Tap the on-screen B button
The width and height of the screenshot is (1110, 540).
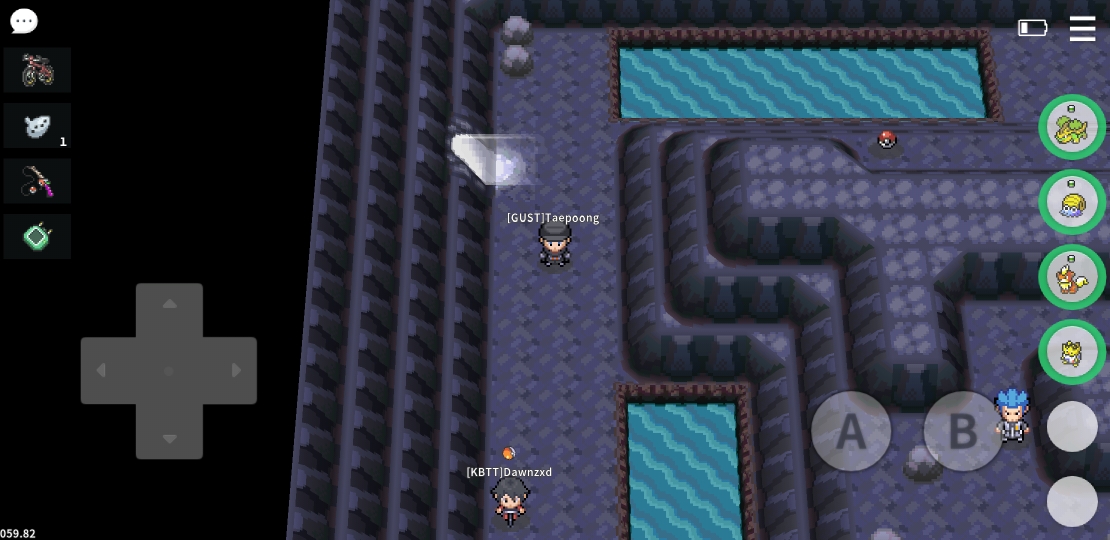click(962, 431)
